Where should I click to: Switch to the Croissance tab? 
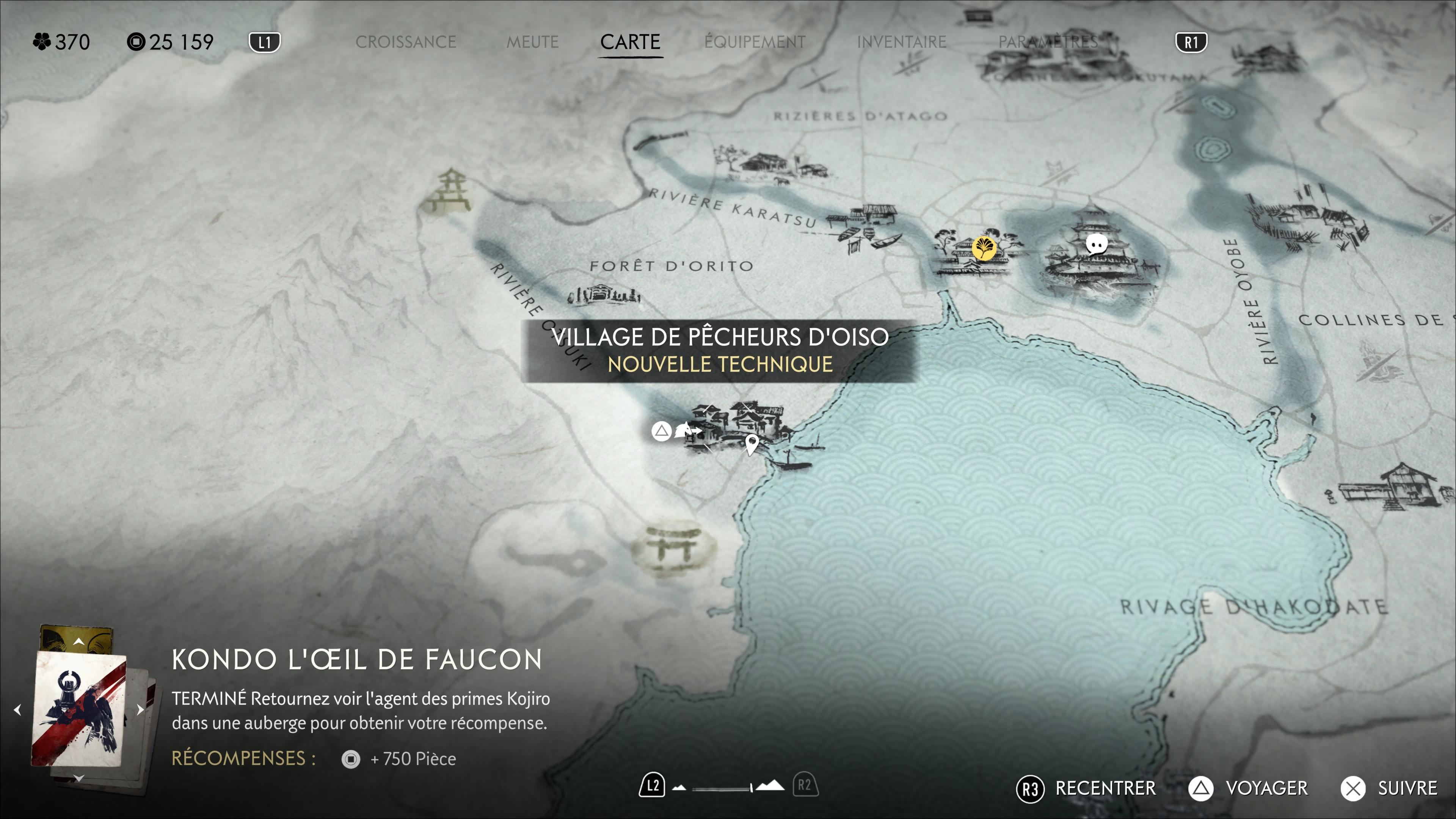405,42
